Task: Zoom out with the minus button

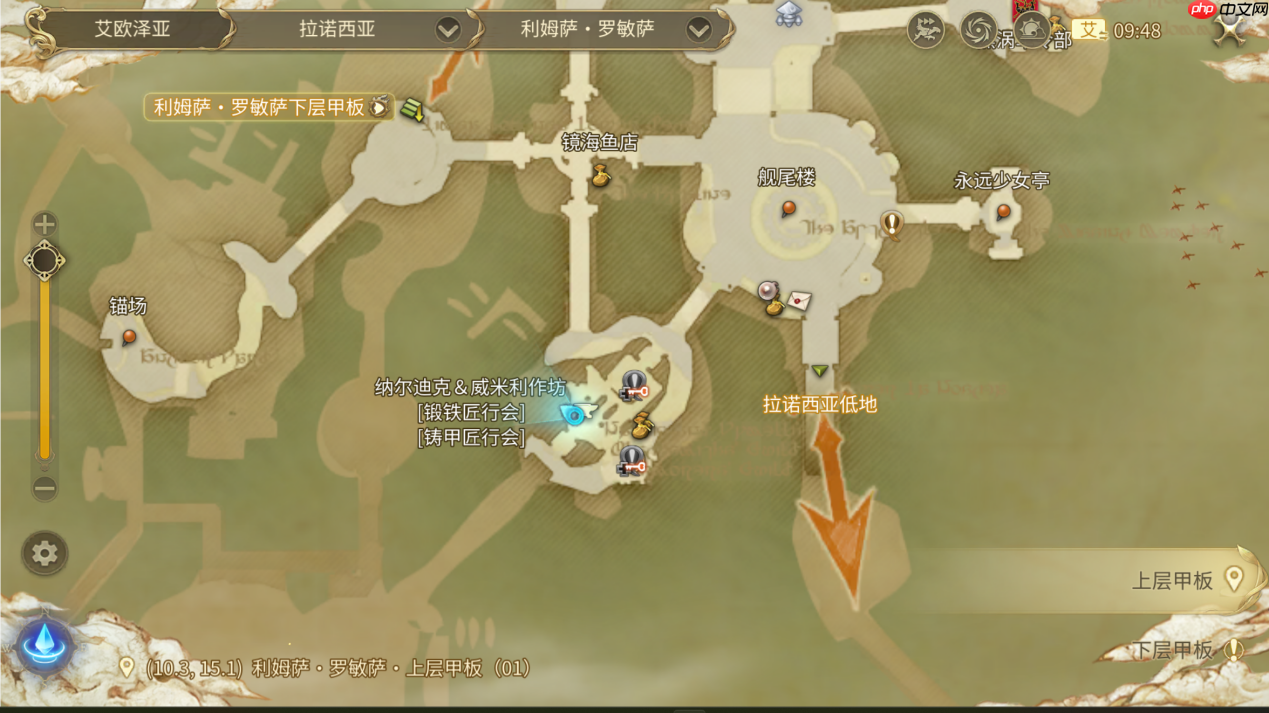Action: tap(44, 488)
